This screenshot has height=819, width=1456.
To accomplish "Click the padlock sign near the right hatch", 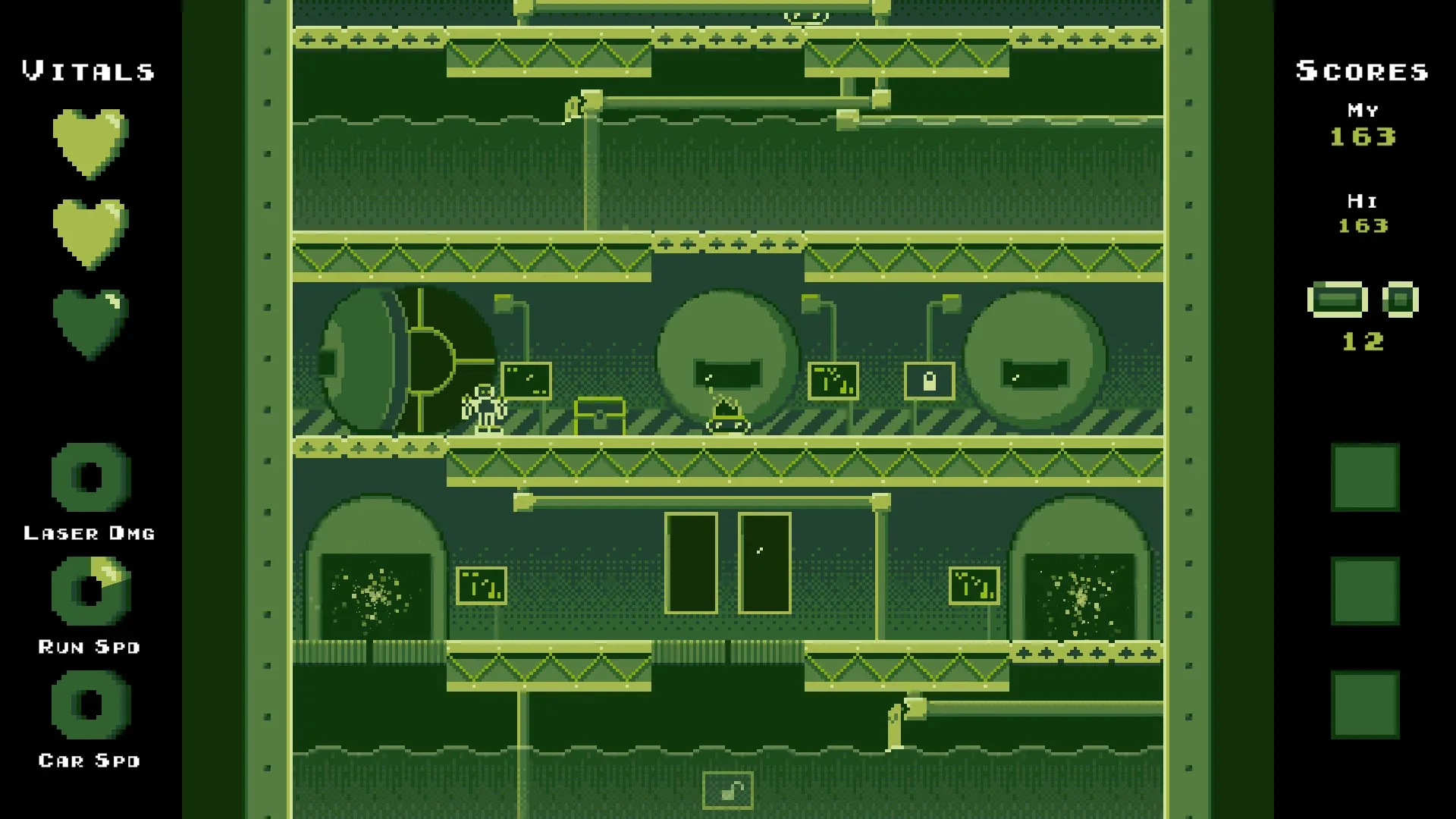I will point(930,381).
